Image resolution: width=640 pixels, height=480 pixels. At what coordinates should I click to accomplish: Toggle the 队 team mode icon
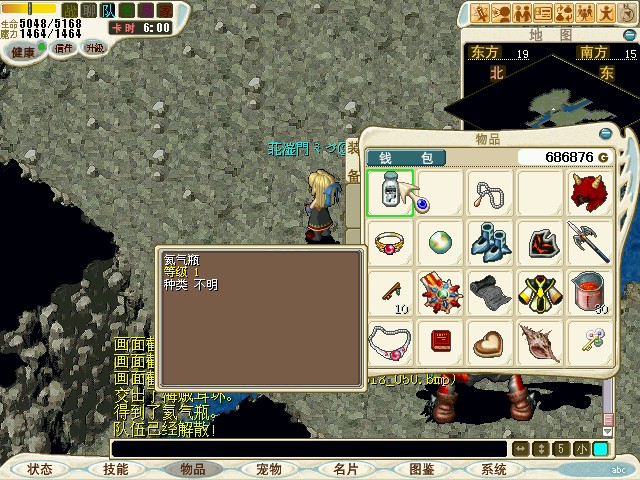[x=108, y=9]
